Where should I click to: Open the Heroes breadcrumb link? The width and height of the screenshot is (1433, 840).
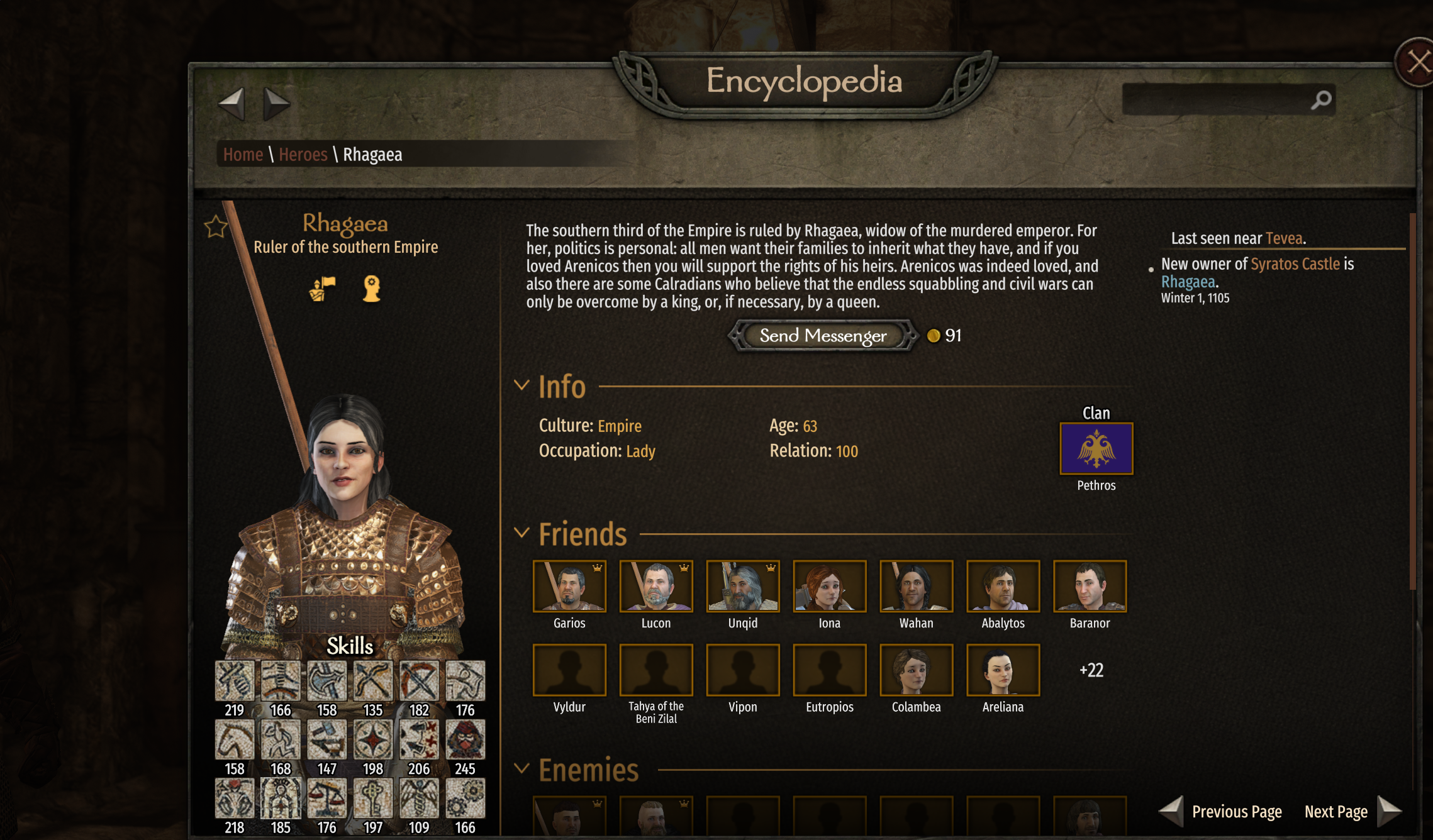pos(303,155)
